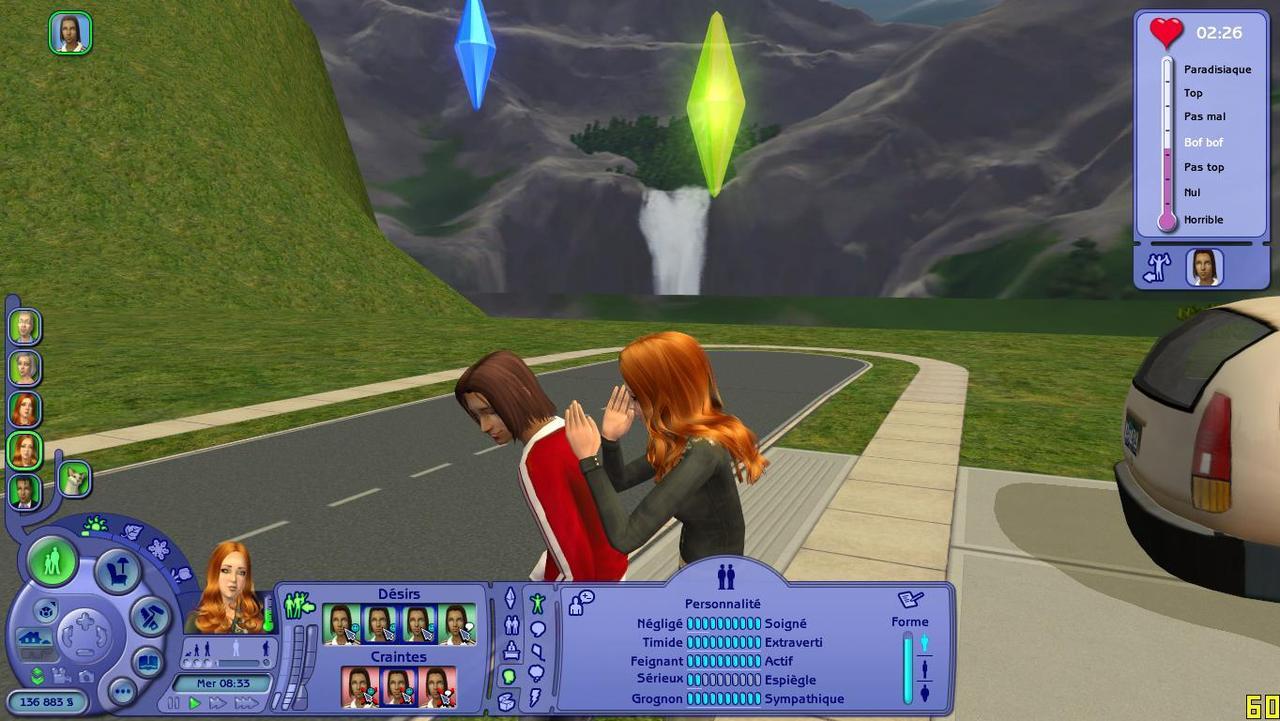
Task: Click the first Désirs want slot
Action: [x=341, y=625]
